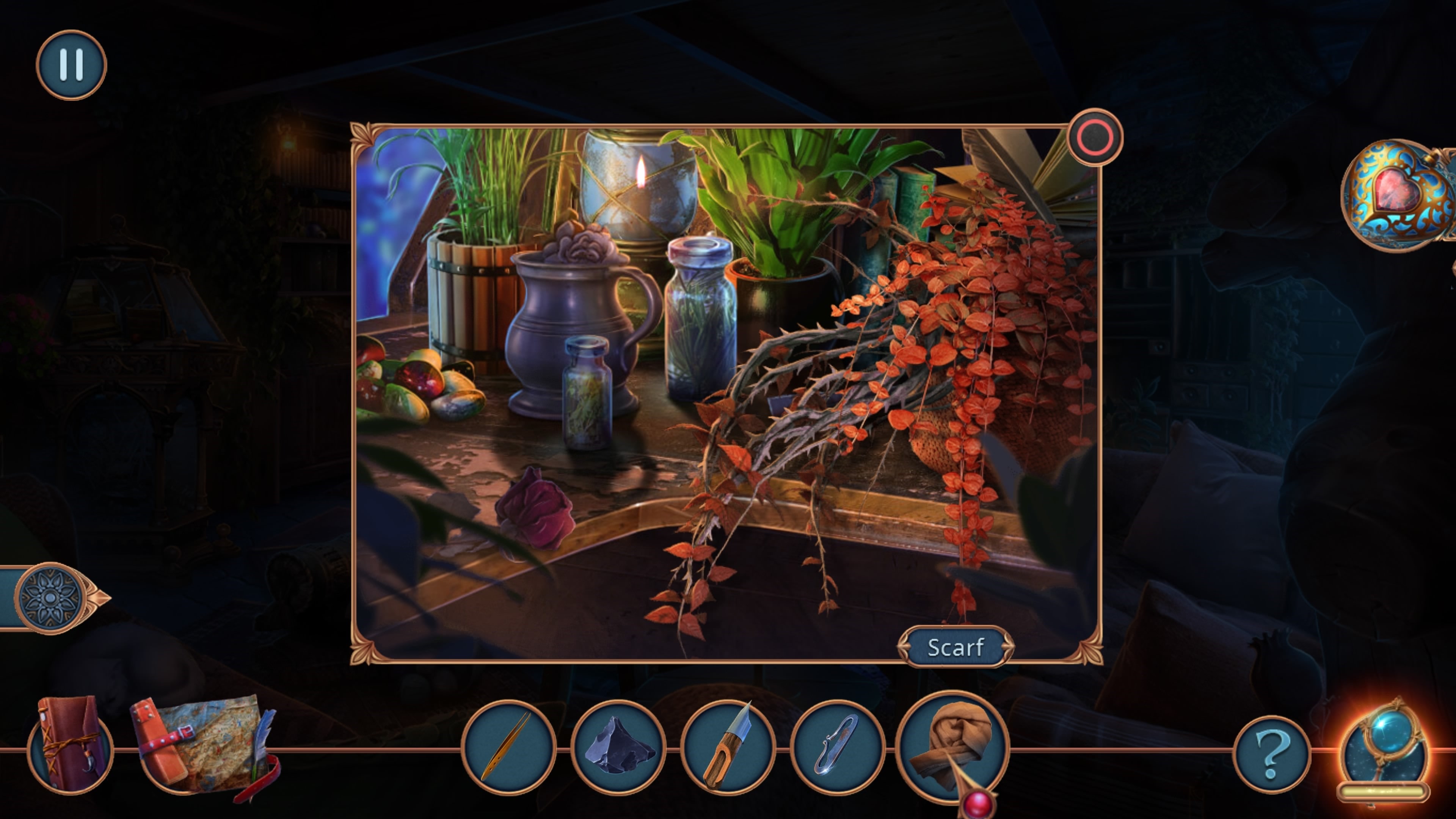The height and width of the screenshot is (819, 1456).
Task: Close the zoomed scene popup
Action: click(1095, 137)
